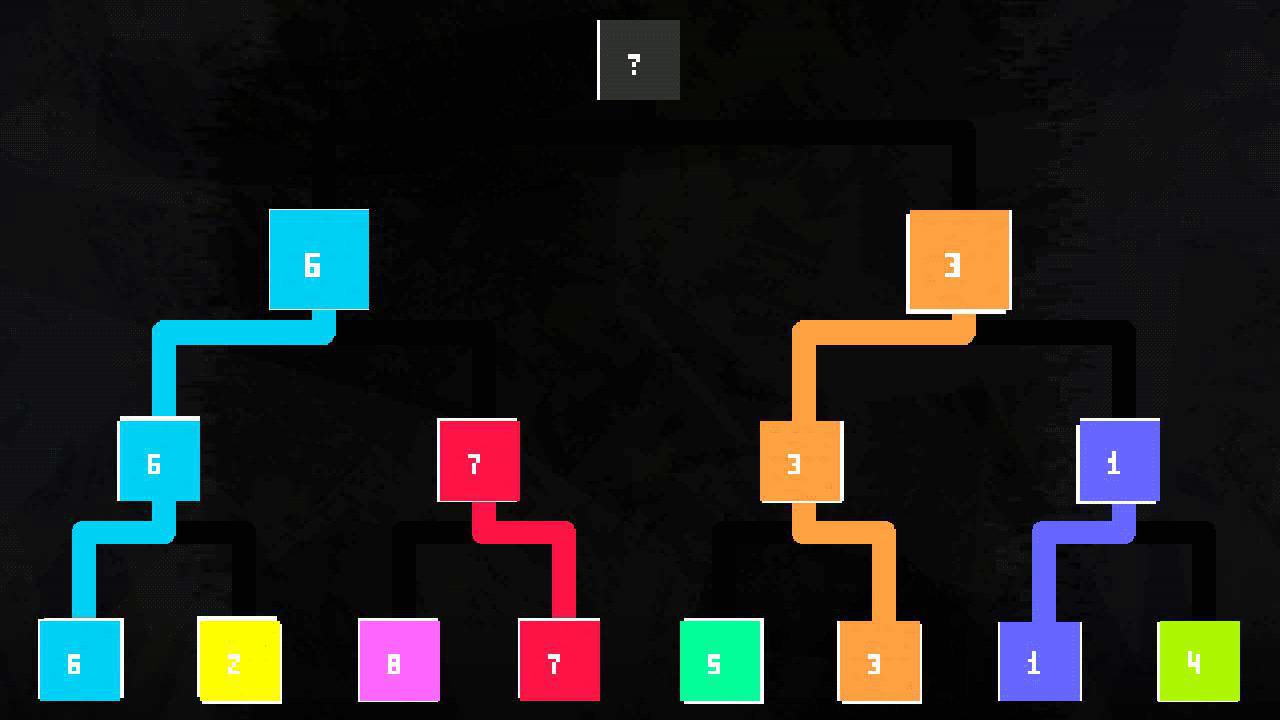Select the bottom-row orange 3 tile

coord(878,660)
